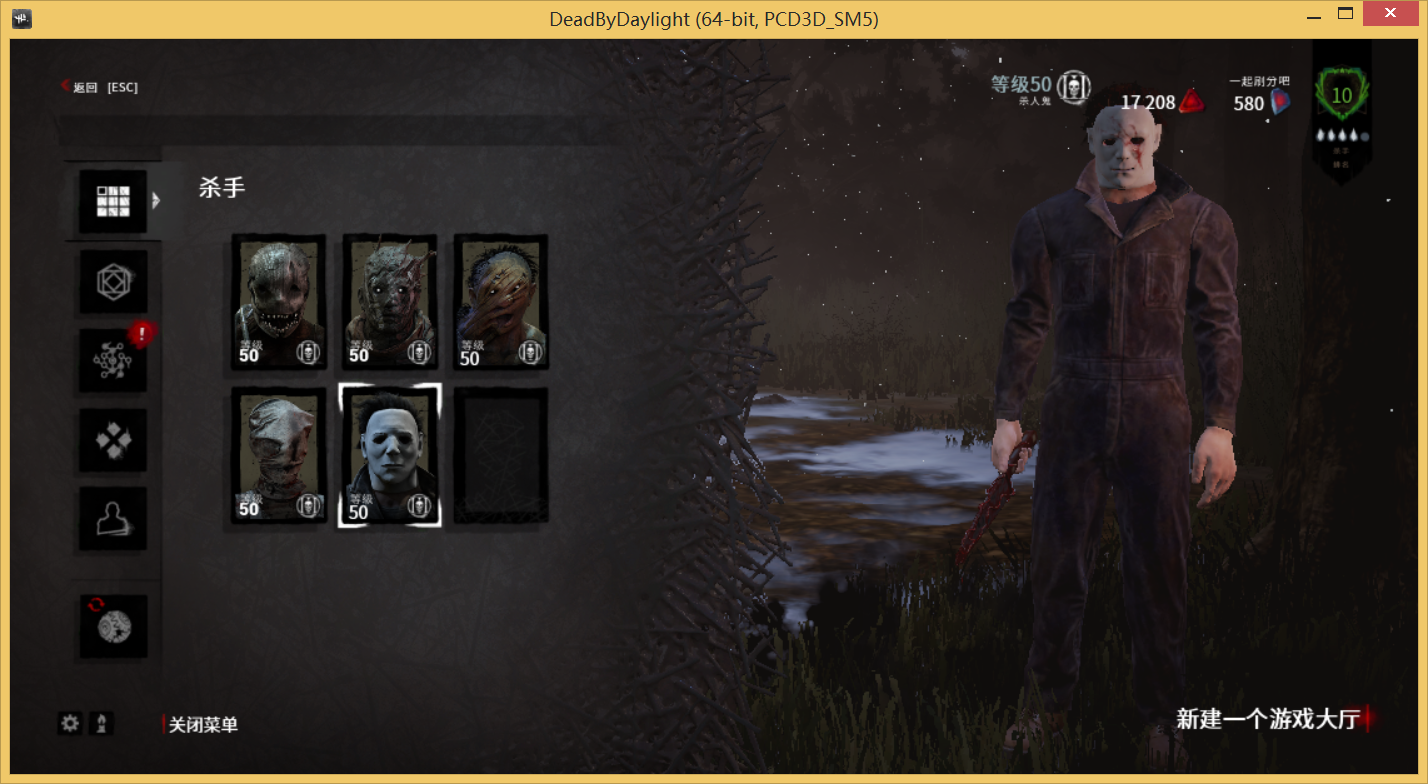Click the small icon beside the settings gear
This screenshot has height=784, width=1428.
[x=101, y=723]
